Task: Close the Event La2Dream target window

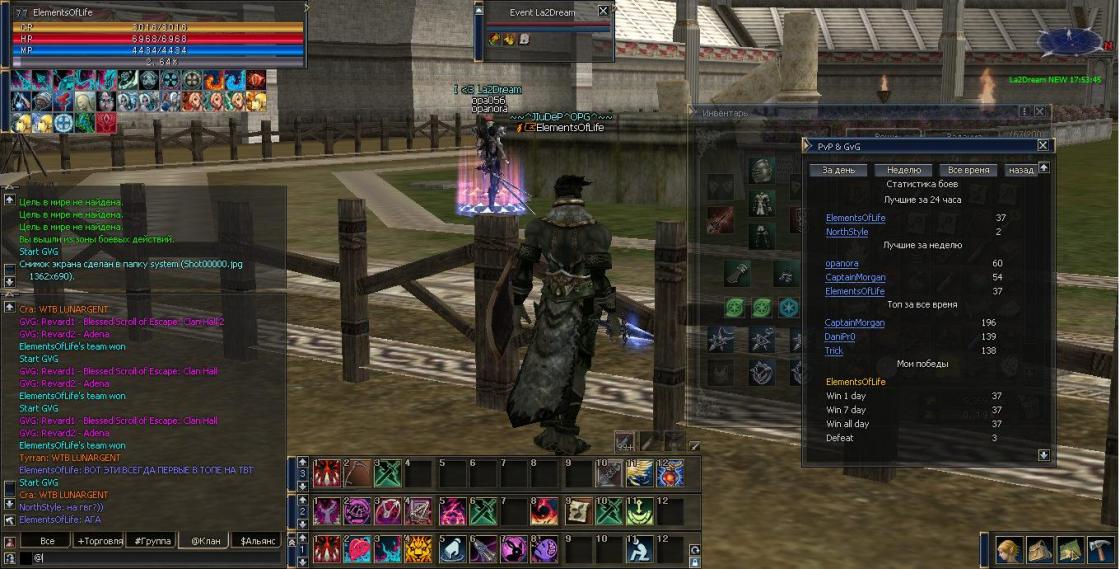Action: click(x=603, y=11)
